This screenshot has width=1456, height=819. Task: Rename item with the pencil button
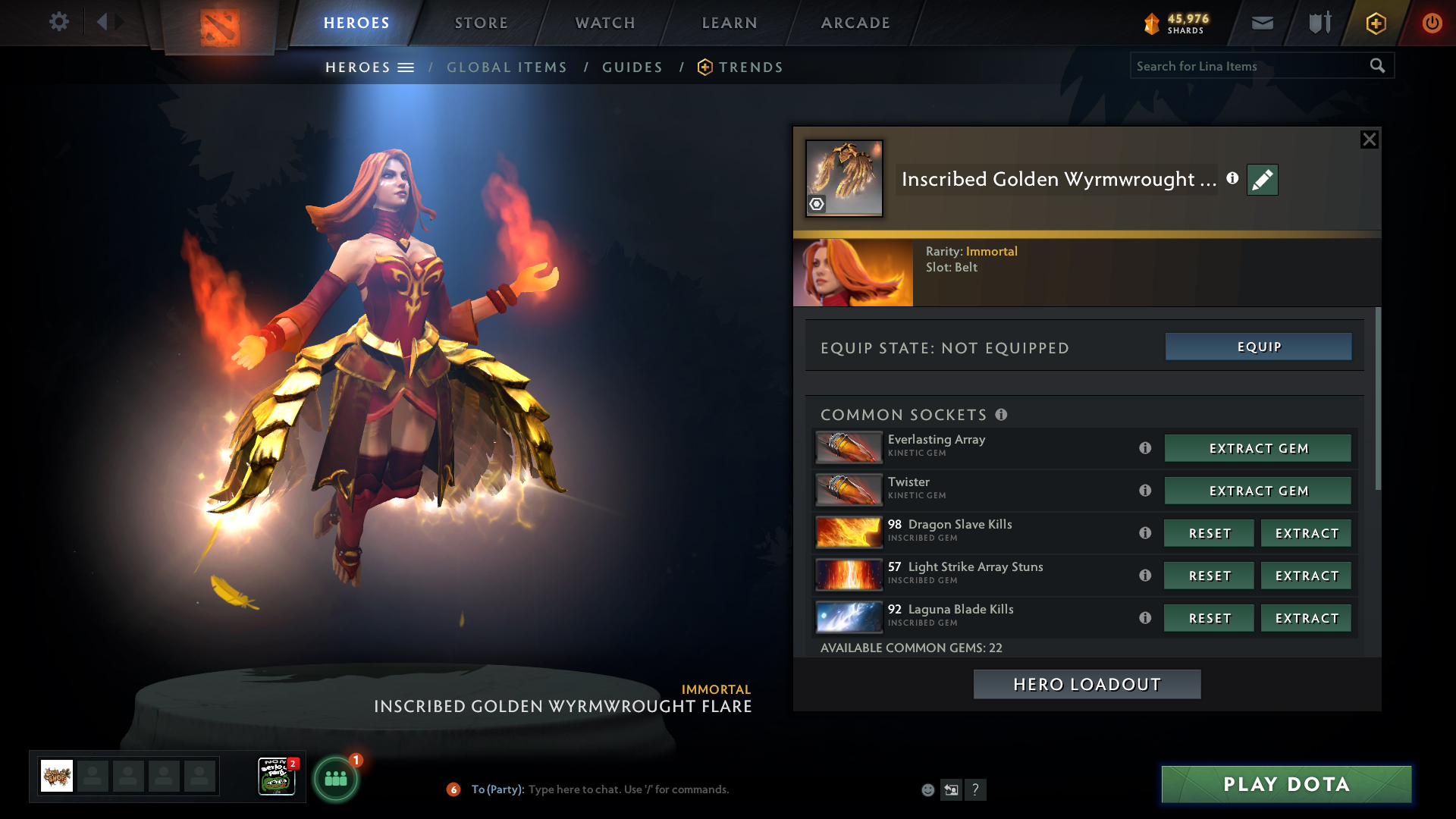(x=1263, y=180)
